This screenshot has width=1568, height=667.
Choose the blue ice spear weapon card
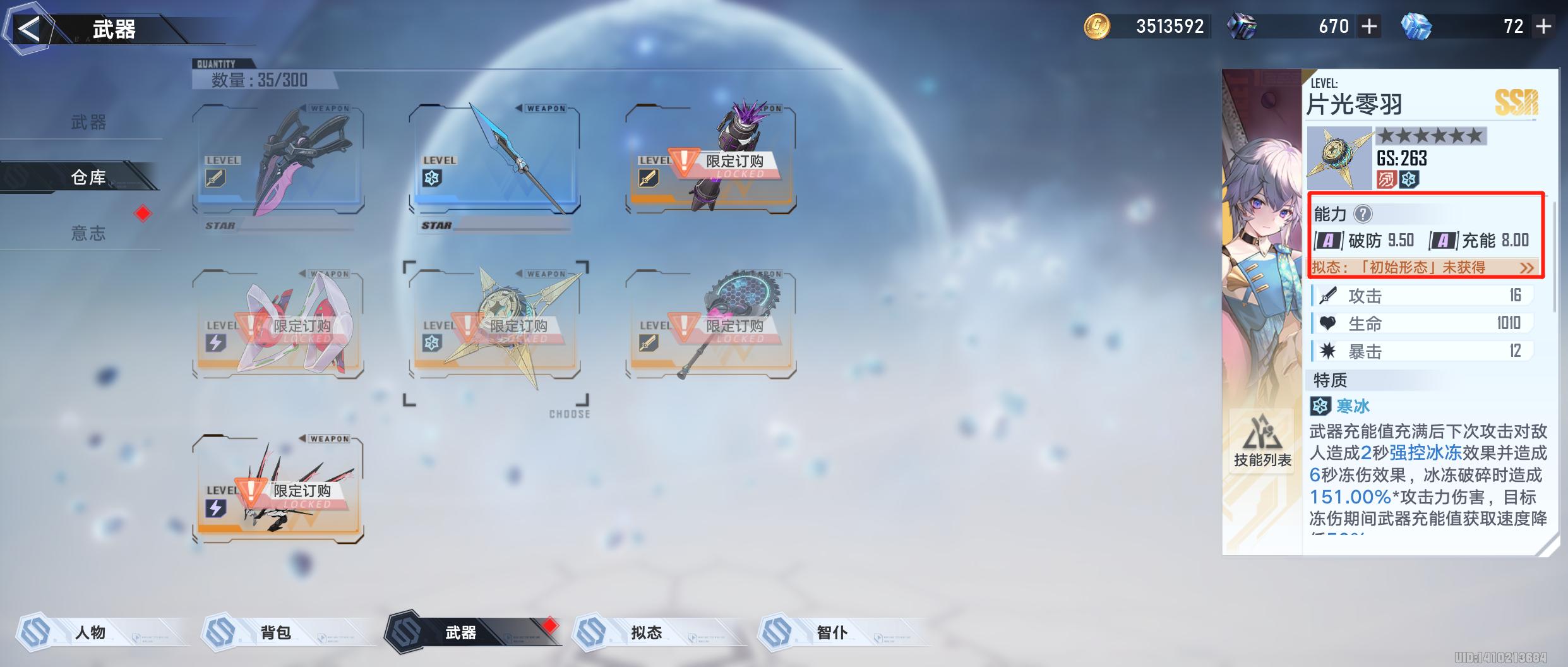[494, 160]
